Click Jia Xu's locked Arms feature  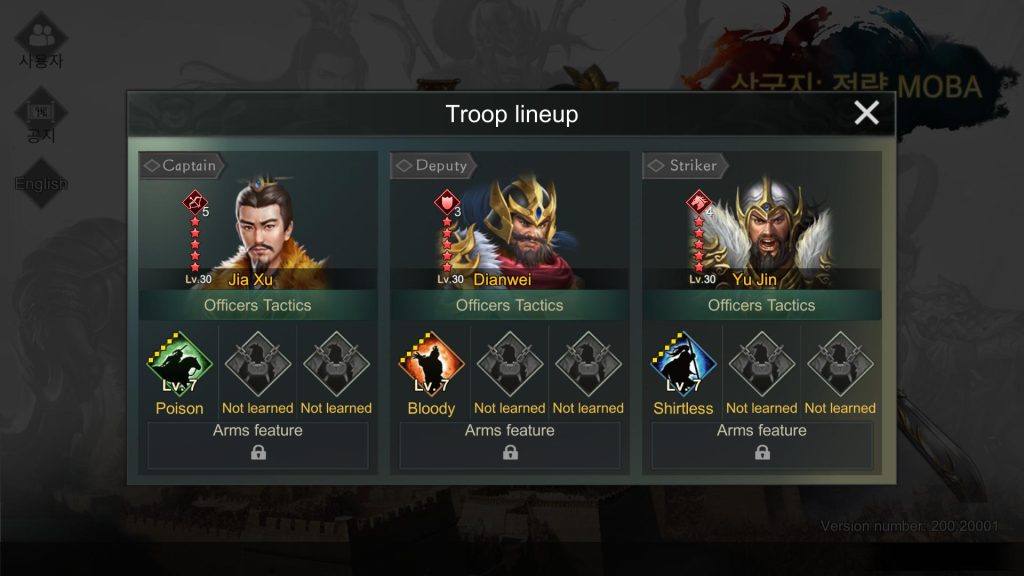click(258, 445)
